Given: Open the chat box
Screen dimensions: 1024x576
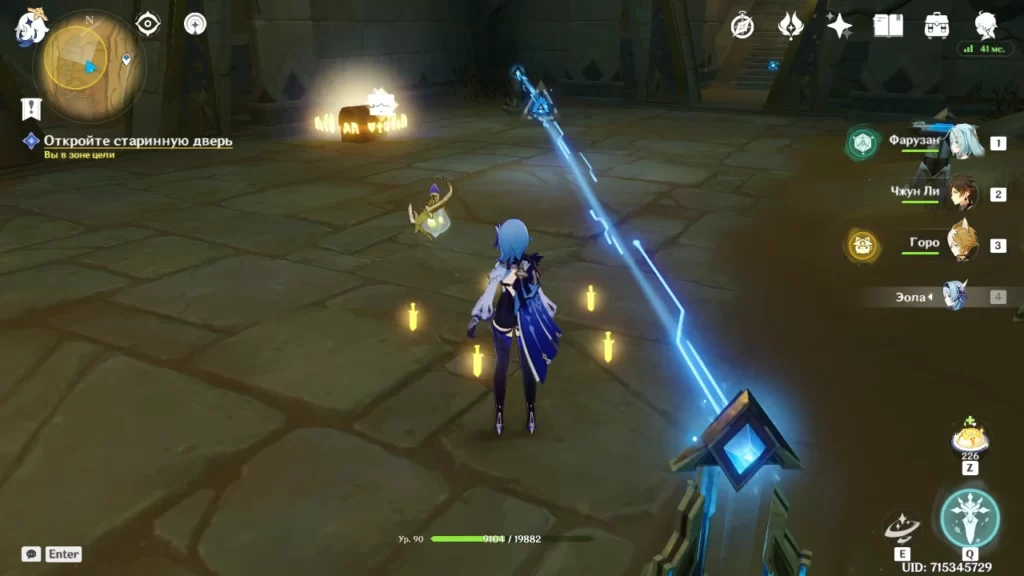Looking at the screenshot, I should [x=31, y=554].
